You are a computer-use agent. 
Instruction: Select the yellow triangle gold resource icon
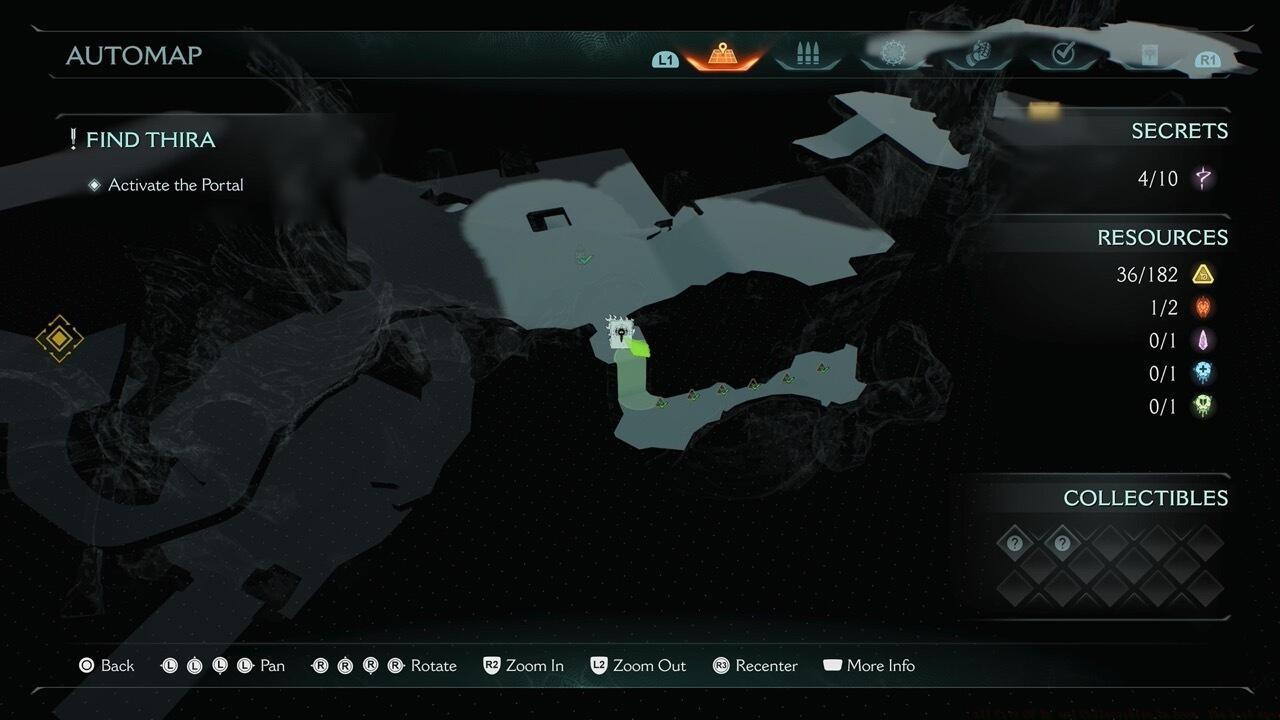(x=1203, y=274)
